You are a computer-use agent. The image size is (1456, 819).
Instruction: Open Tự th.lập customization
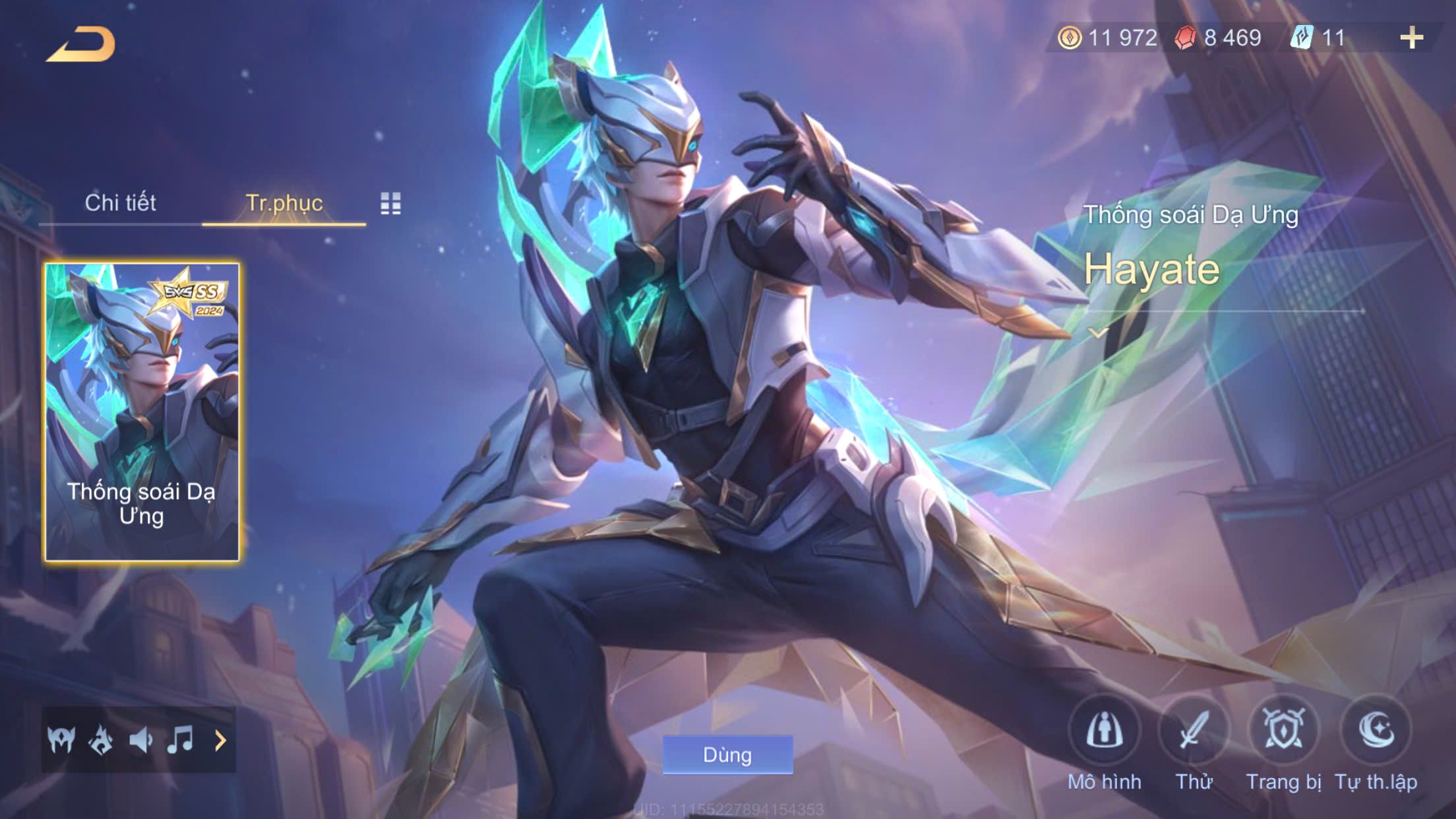point(1376,731)
